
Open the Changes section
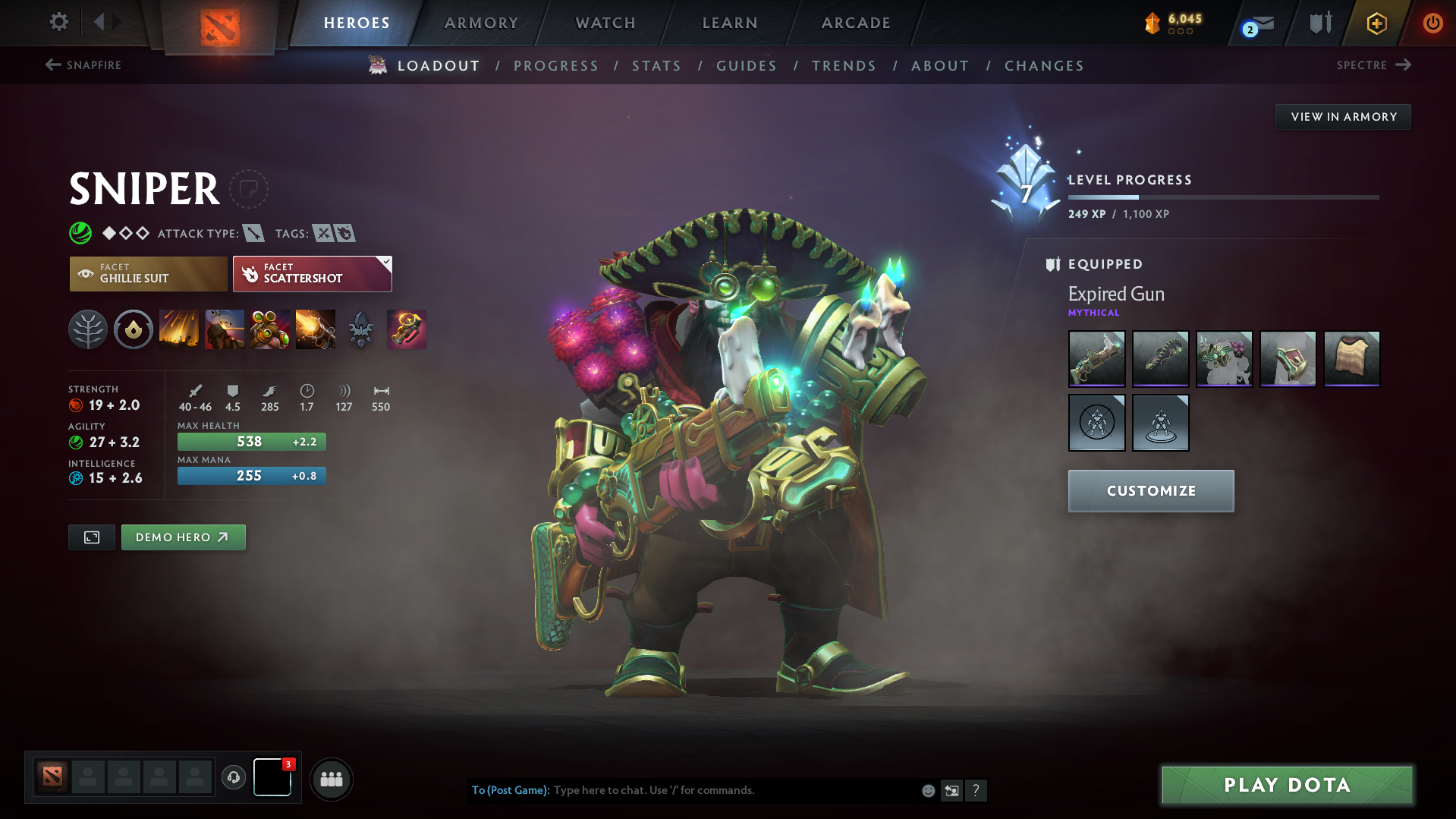(1044, 66)
